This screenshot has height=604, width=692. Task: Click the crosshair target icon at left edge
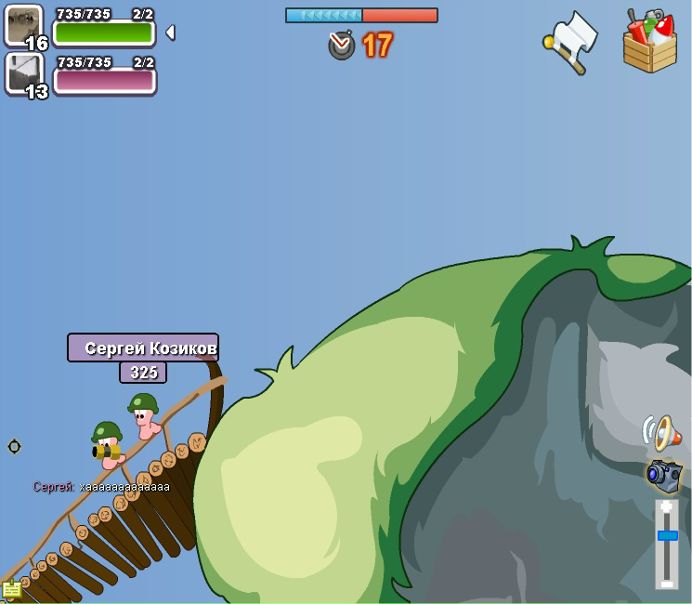(14, 446)
